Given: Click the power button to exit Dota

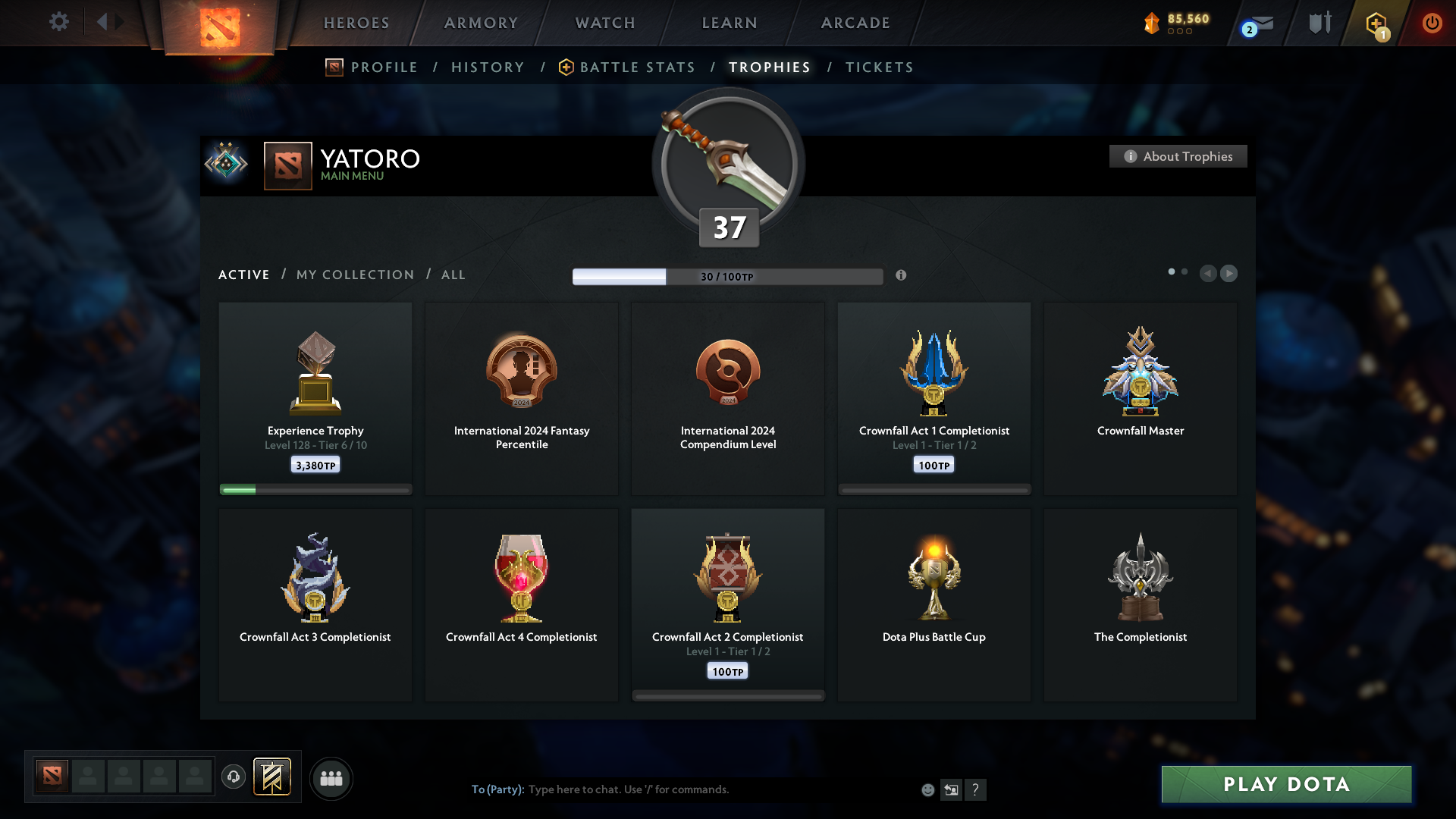Looking at the screenshot, I should [1432, 23].
